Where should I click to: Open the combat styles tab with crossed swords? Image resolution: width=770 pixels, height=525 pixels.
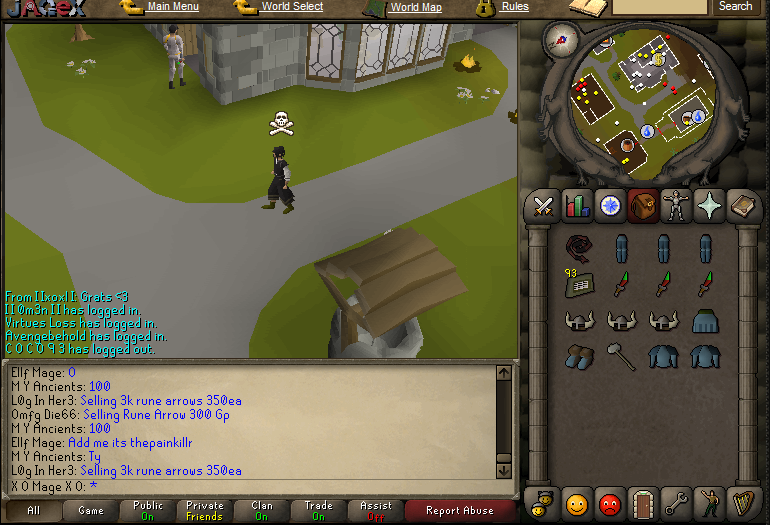point(543,206)
